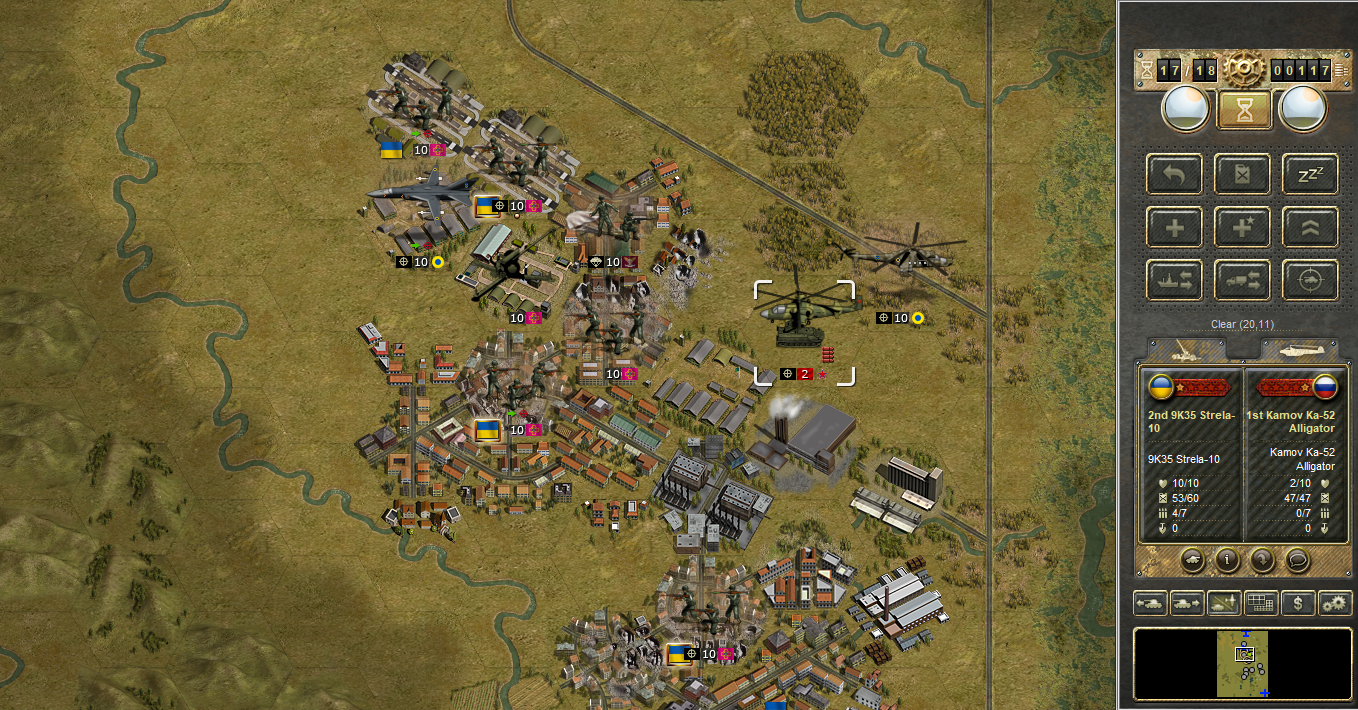Switch to the ground unit tab
1358x710 pixels.
[x=1186, y=349]
